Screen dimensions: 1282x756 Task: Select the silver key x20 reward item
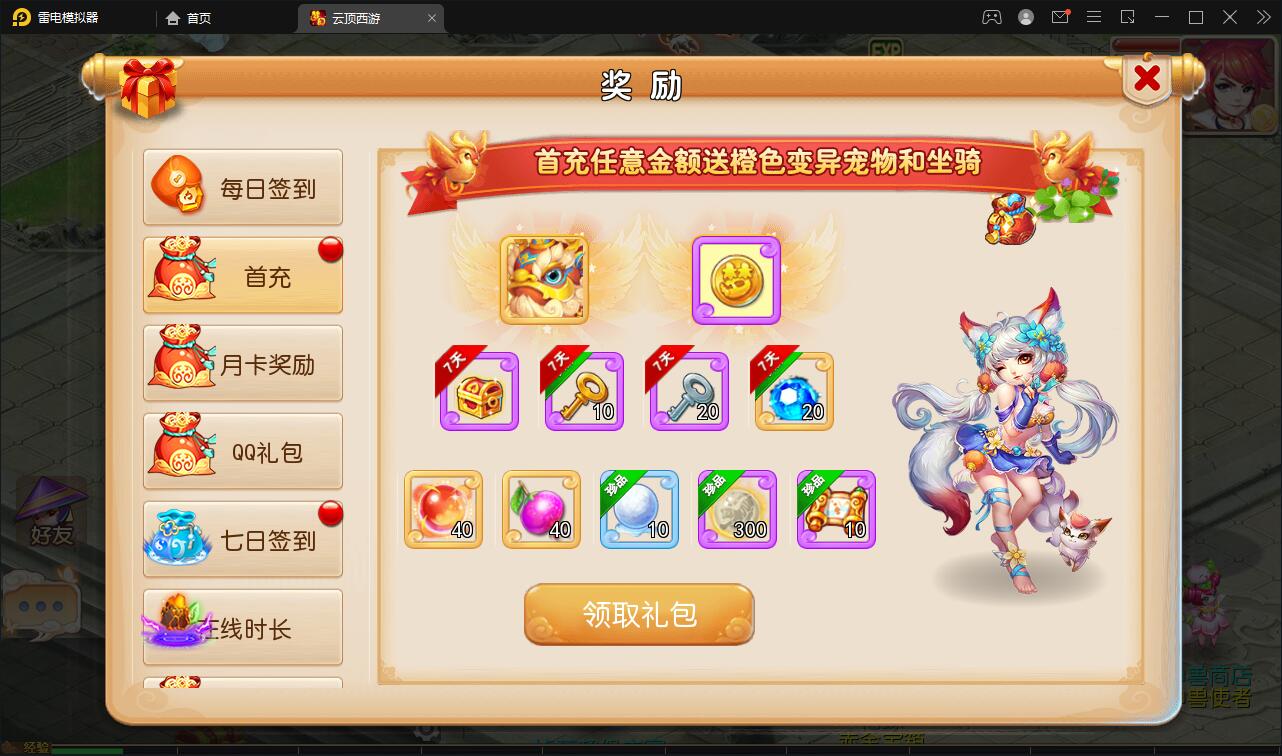click(x=688, y=391)
